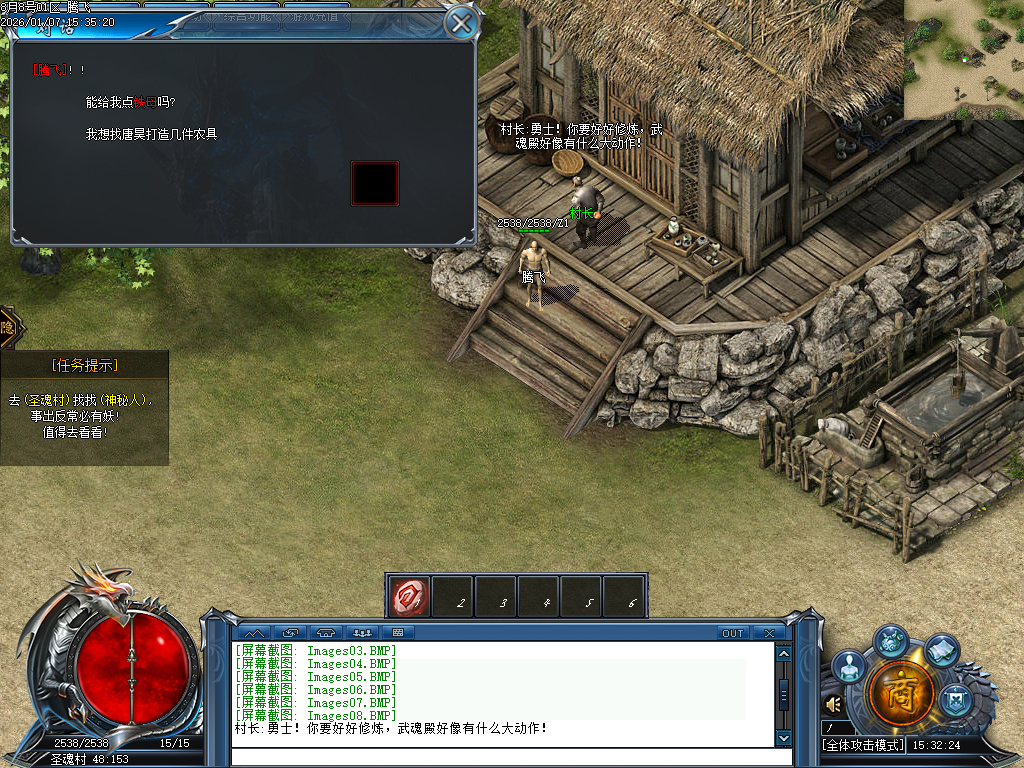Open the skill book icon
The width and height of the screenshot is (1024, 768).
coord(941,651)
